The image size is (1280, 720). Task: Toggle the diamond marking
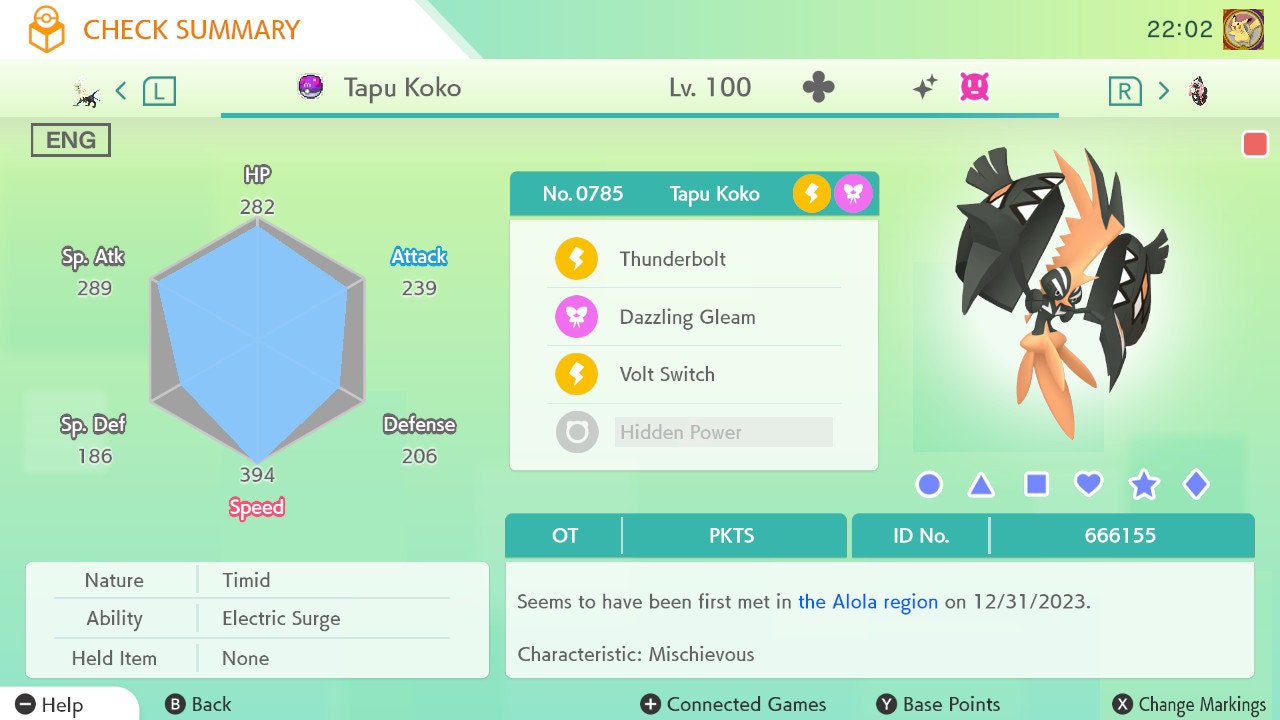(1195, 485)
